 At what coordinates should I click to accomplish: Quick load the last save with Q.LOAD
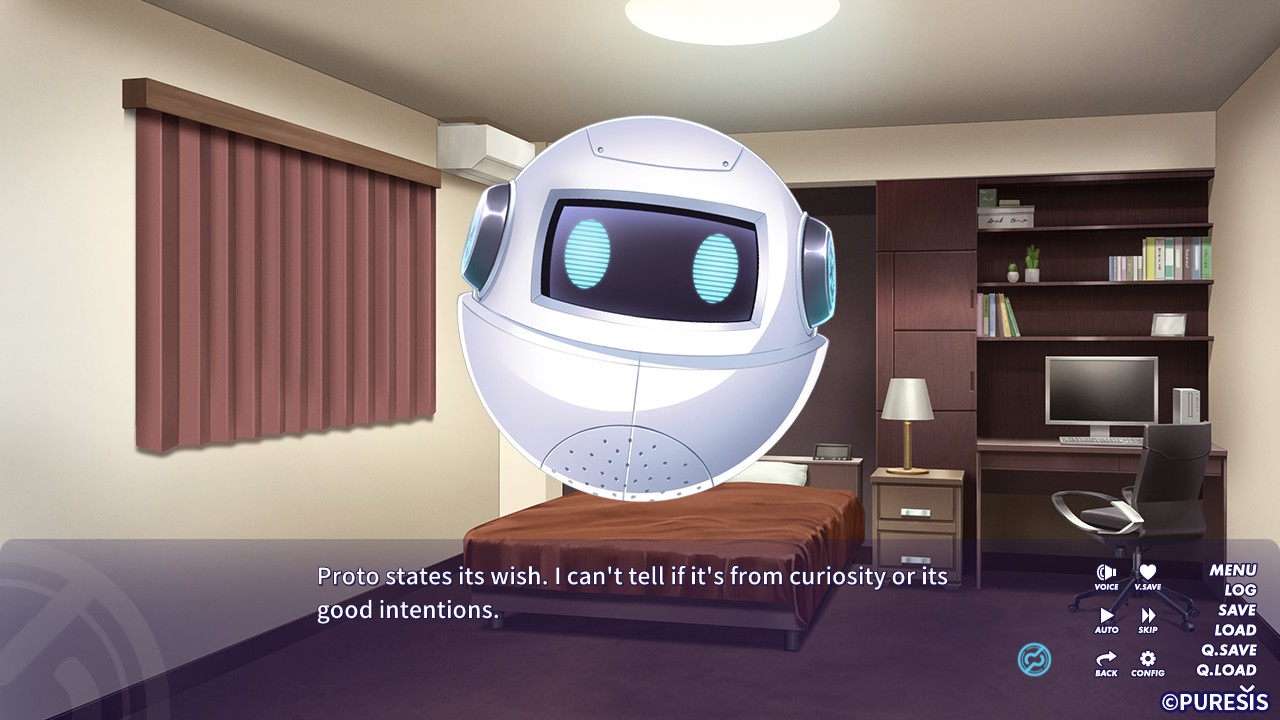[1226, 668]
